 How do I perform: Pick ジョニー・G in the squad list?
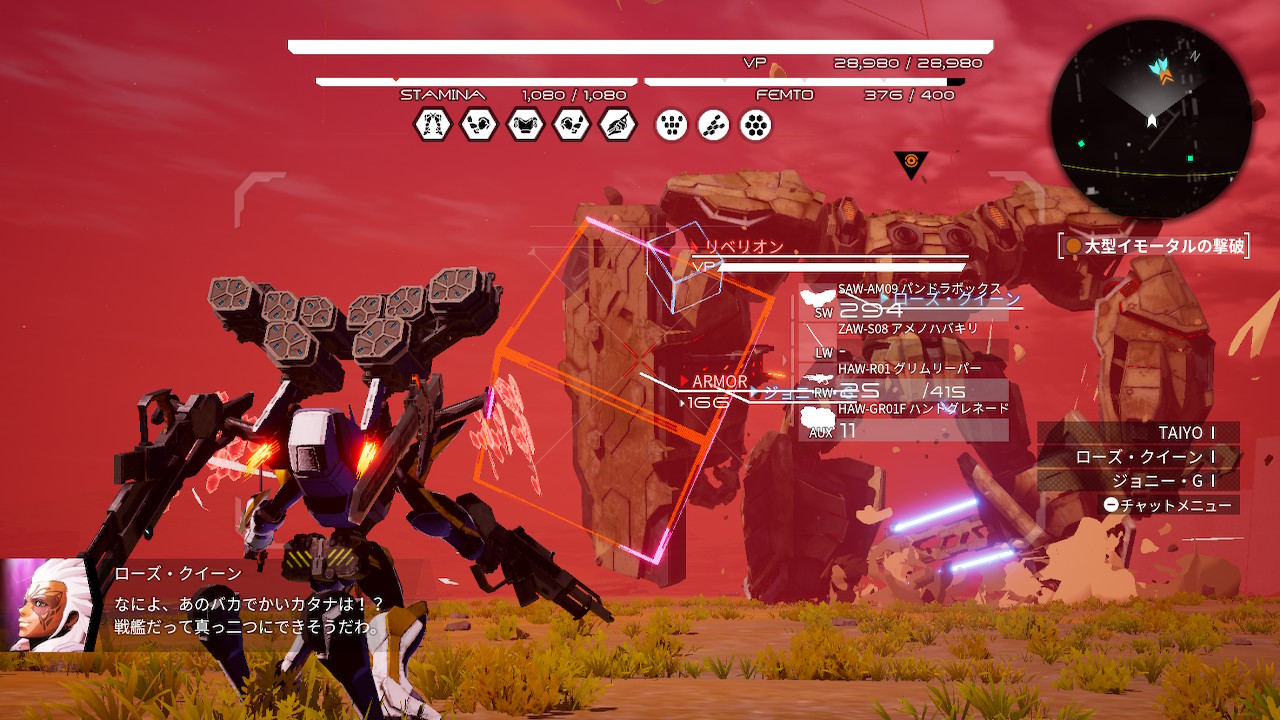click(x=1160, y=481)
